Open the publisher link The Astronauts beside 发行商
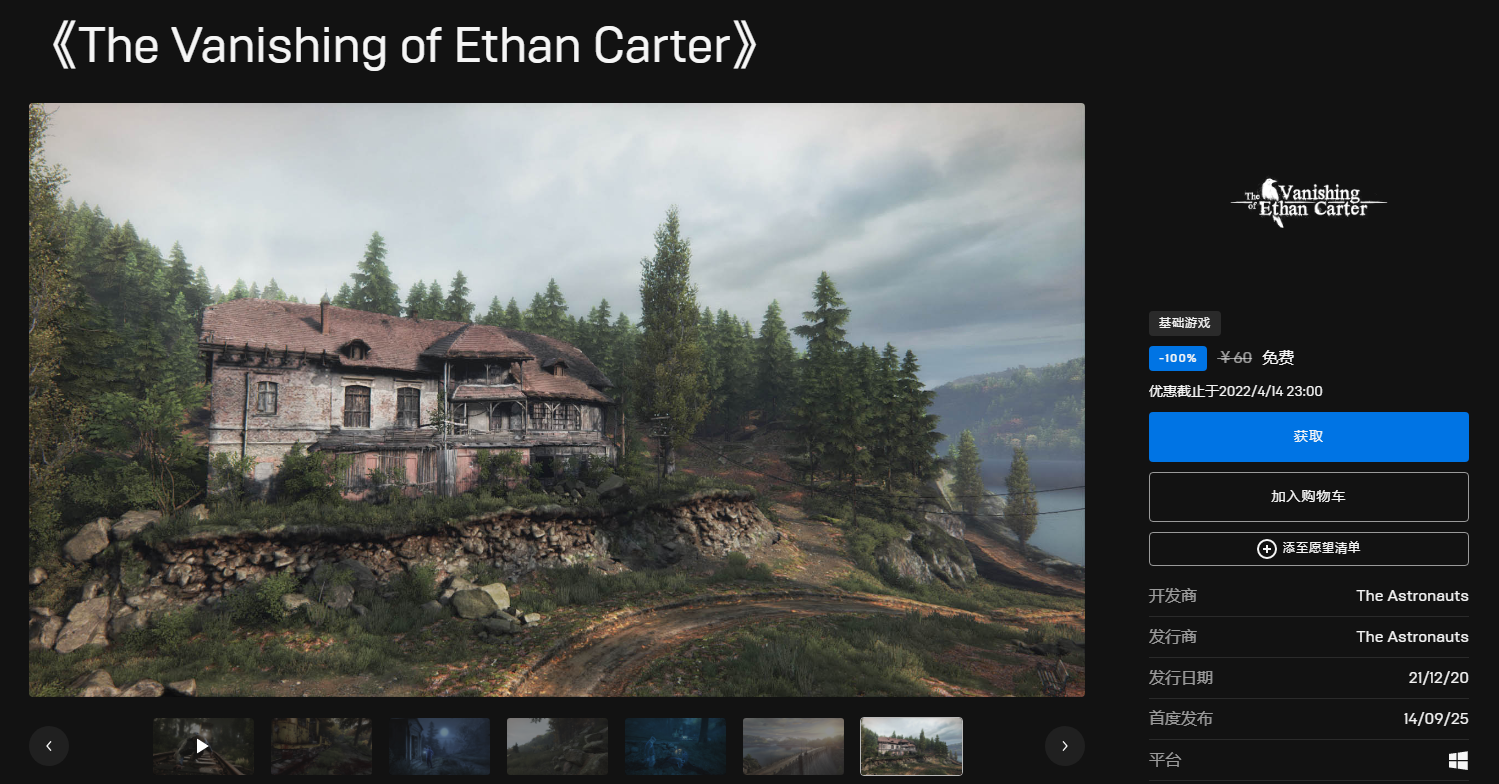Screen dimensions: 1499x784 [1412, 637]
